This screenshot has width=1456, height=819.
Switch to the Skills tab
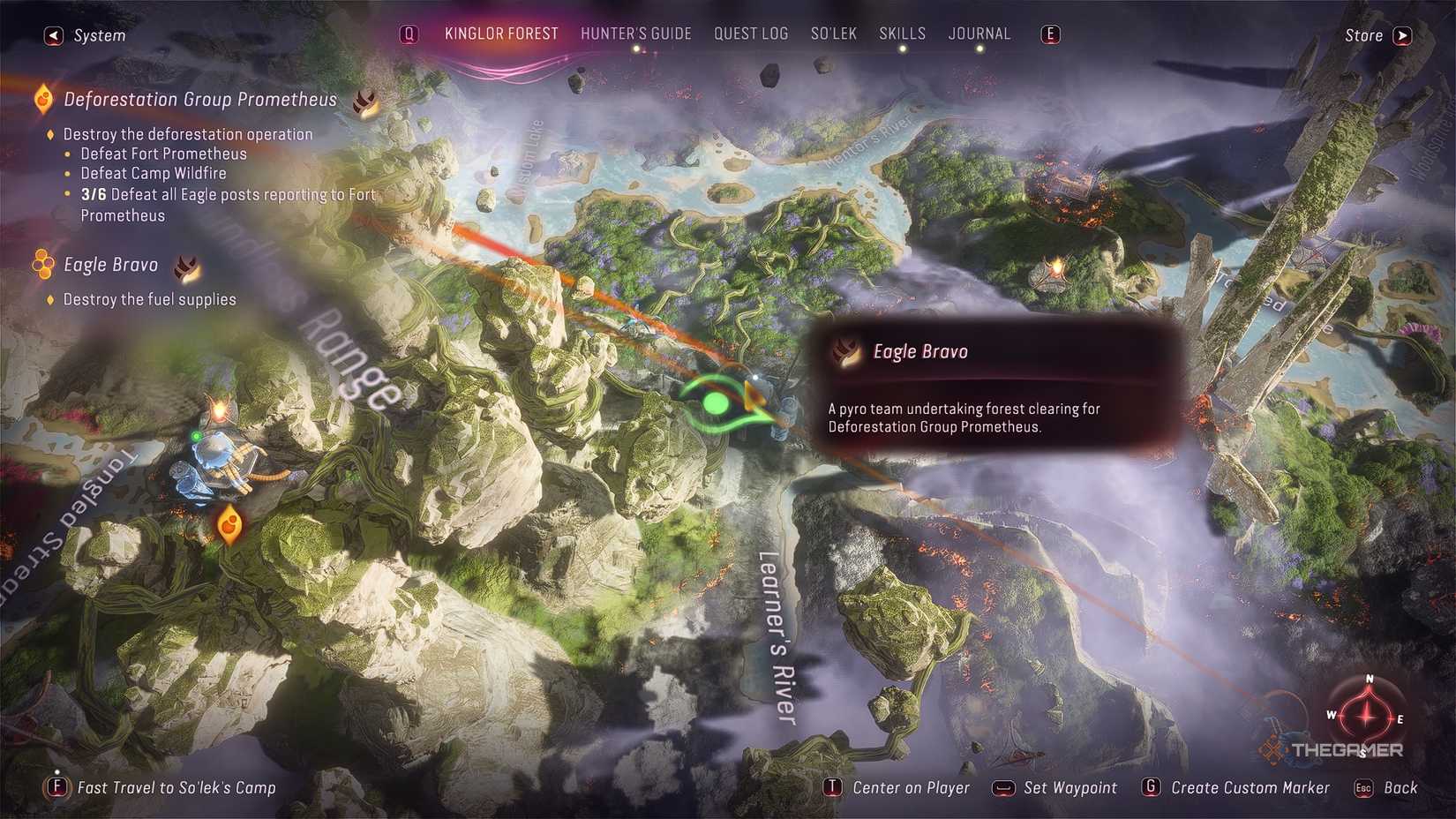tap(902, 34)
